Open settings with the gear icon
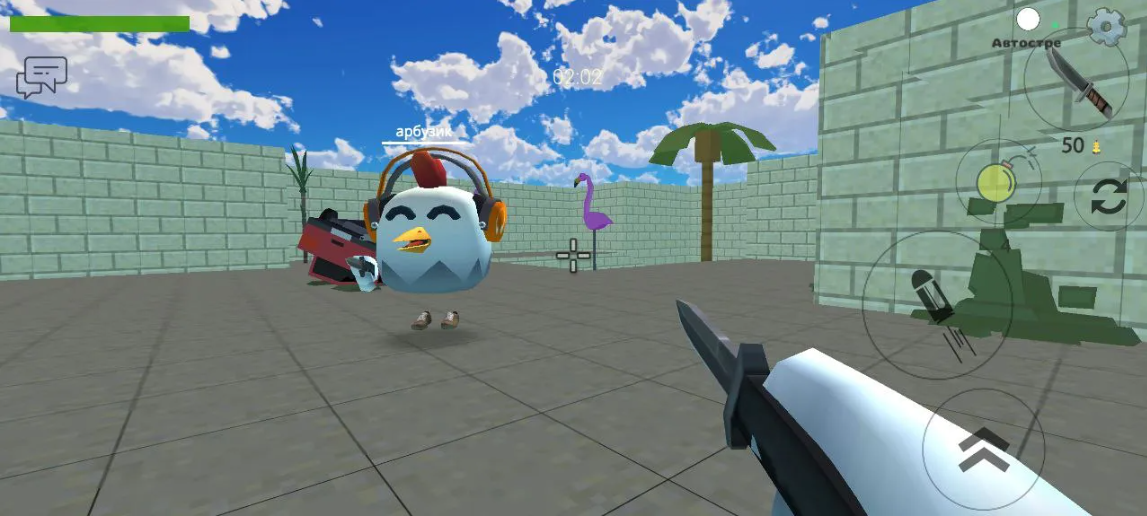The height and width of the screenshot is (516, 1147). tap(1106, 26)
